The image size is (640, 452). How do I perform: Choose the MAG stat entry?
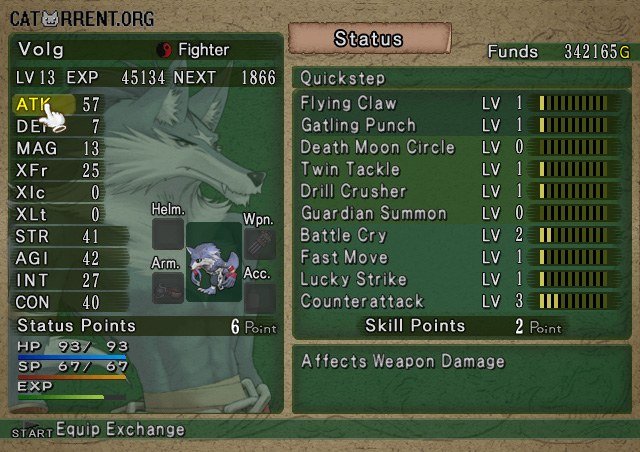tap(58, 148)
